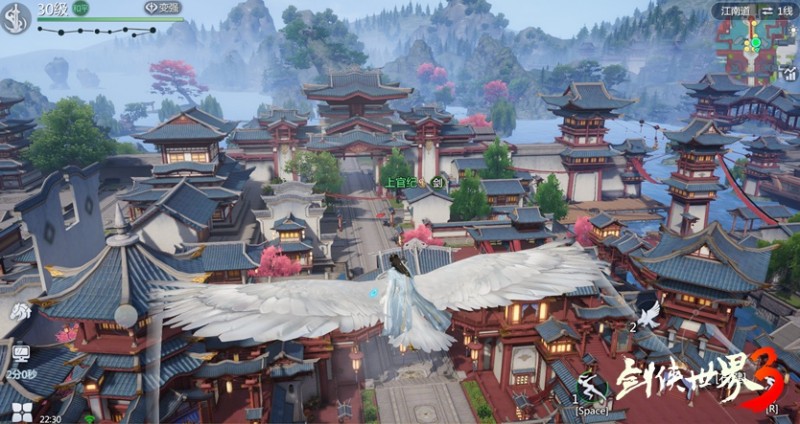Image resolution: width=800 pixels, height=424 pixels.
Task: Open the 江南道 region map label
Action: 735,10
